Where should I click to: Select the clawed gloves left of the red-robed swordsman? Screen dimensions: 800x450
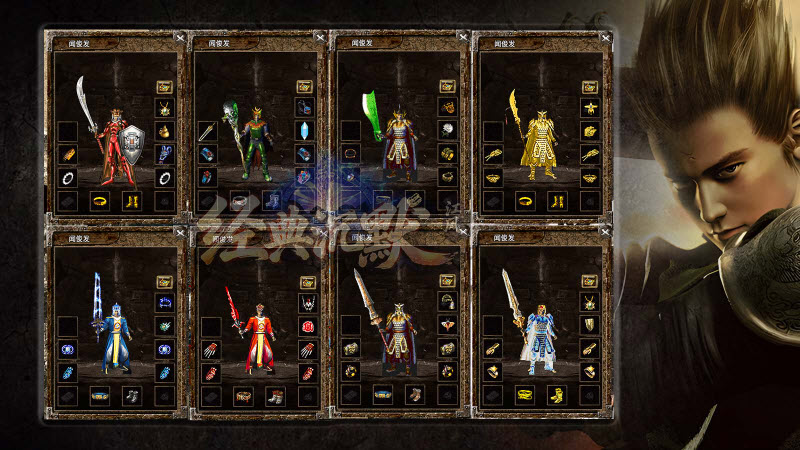click(x=209, y=350)
